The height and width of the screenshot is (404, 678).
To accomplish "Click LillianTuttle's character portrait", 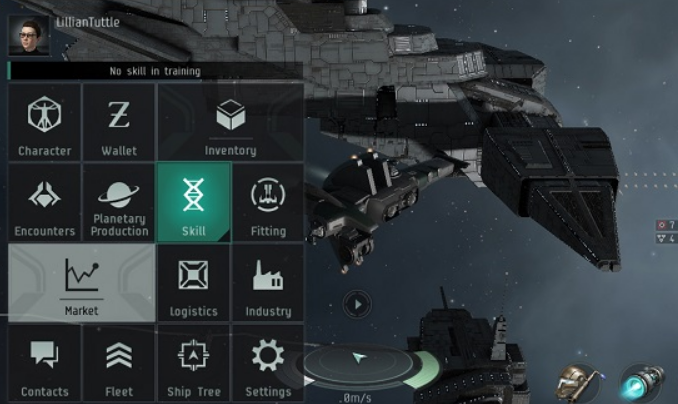I will coord(29,37).
